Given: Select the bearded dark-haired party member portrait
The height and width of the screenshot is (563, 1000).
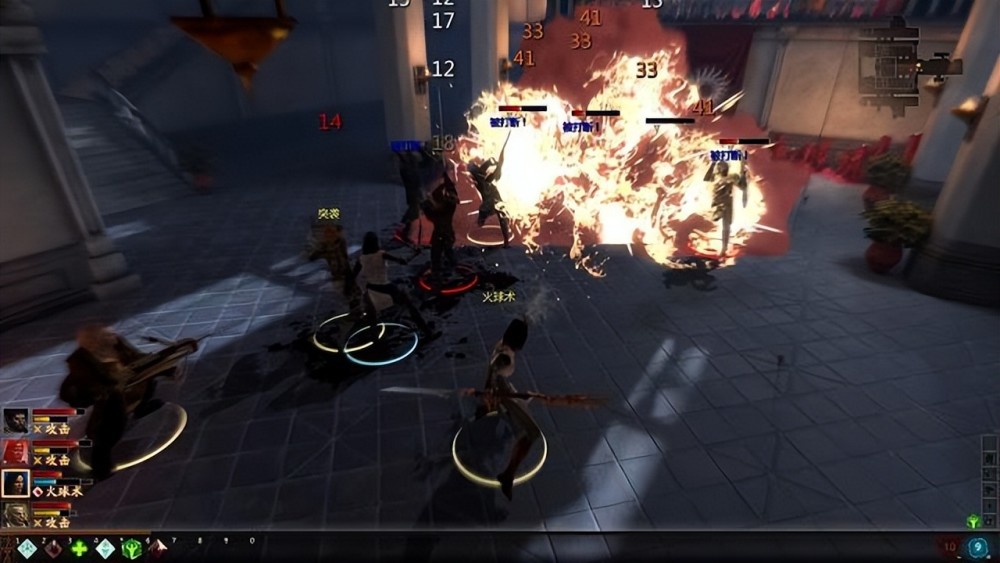Looking at the screenshot, I should pos(16,421).
